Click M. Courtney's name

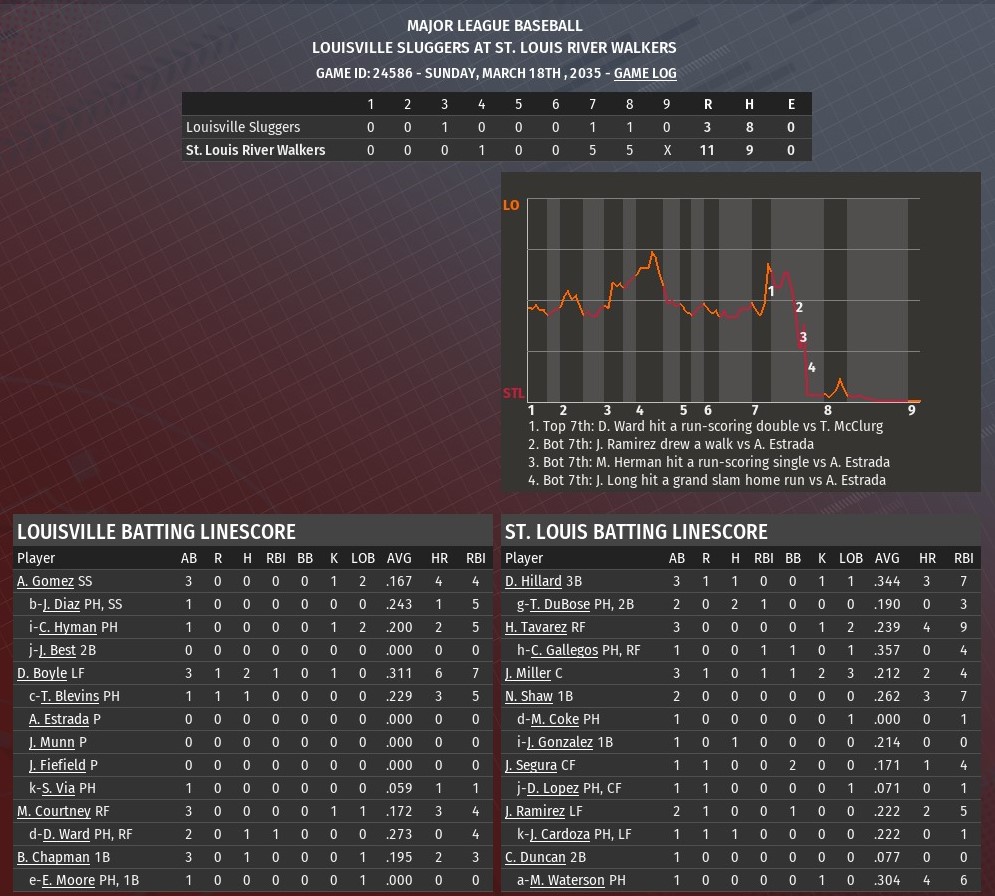53,811
